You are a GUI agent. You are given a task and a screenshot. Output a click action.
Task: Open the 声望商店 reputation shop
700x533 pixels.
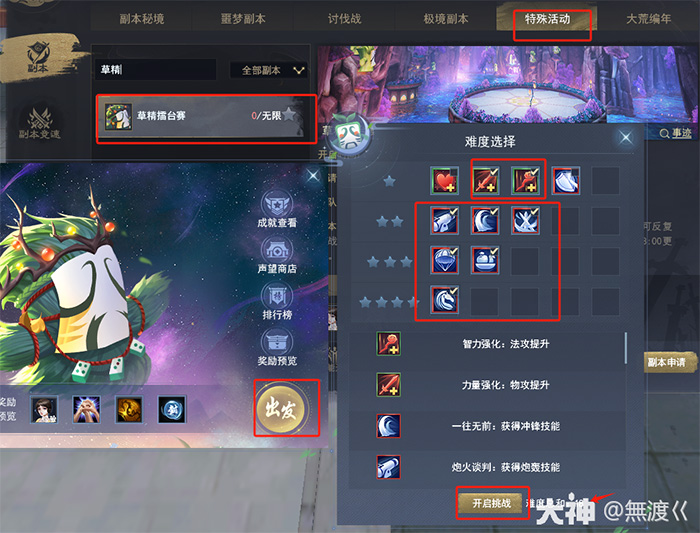(x=277, y=254)
